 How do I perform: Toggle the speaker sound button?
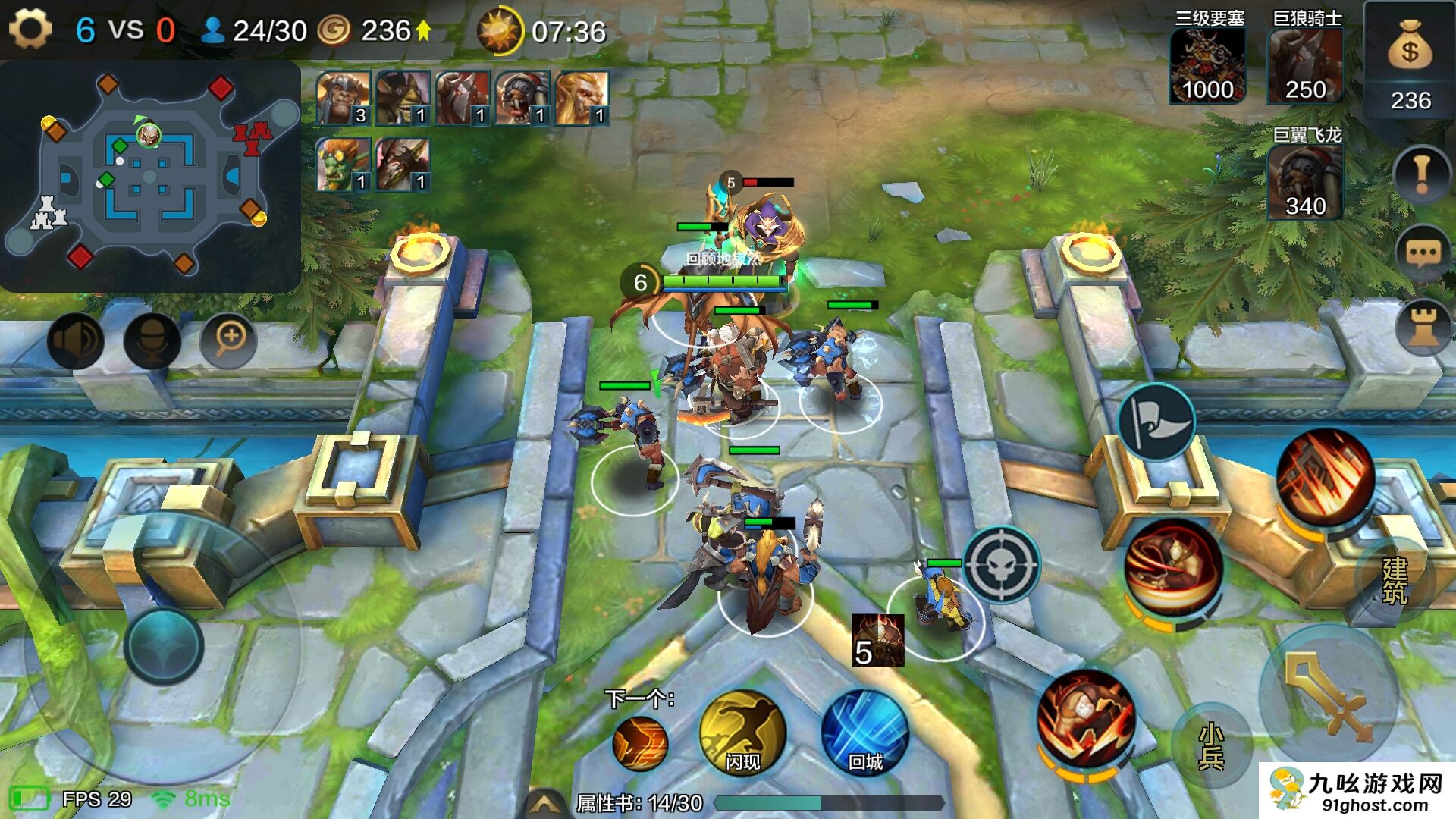click(x=76, y=340)
